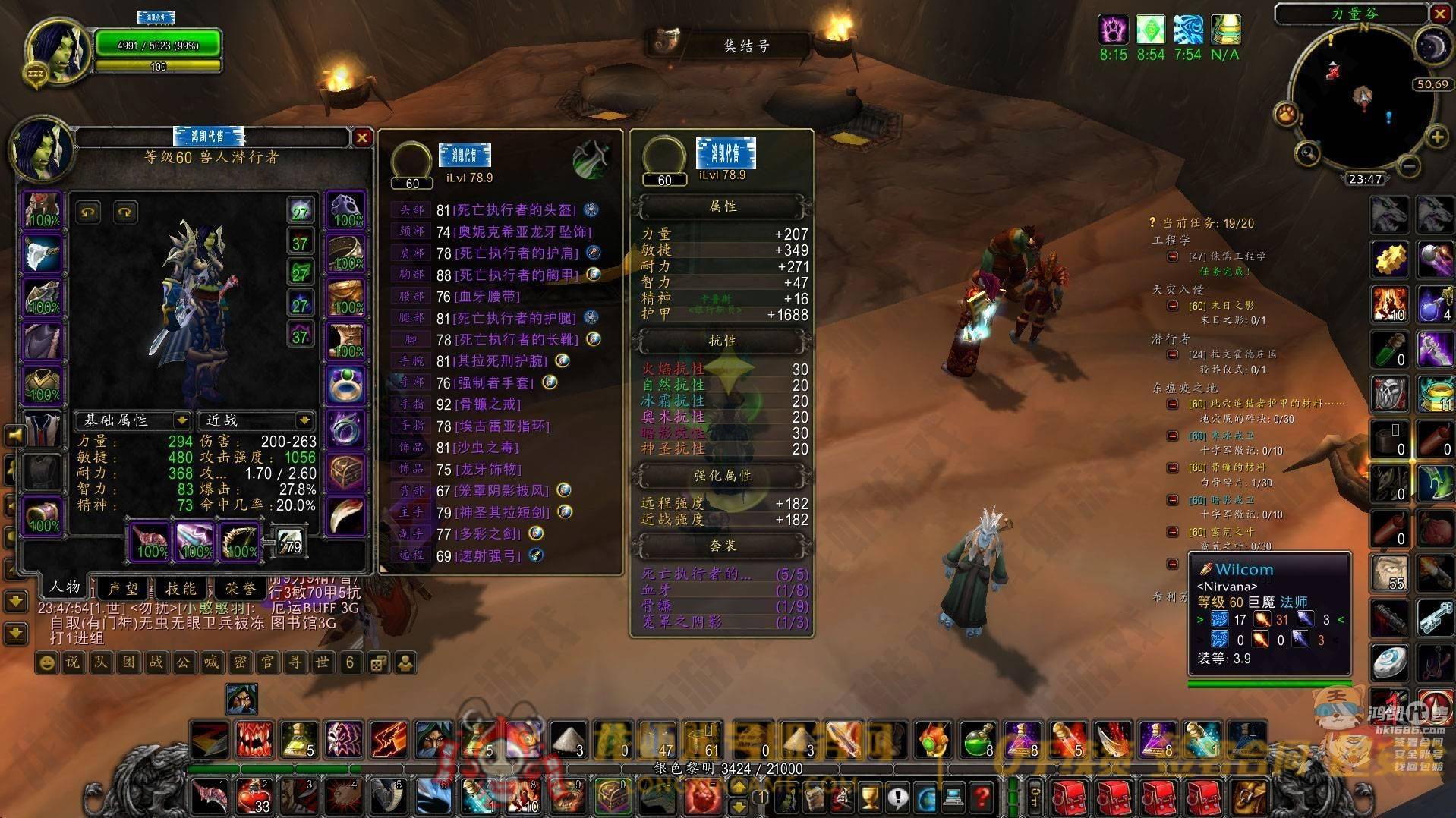
Task: Zoom in on the minimap
Action: pyautogui.click(x=1437, y=137)
